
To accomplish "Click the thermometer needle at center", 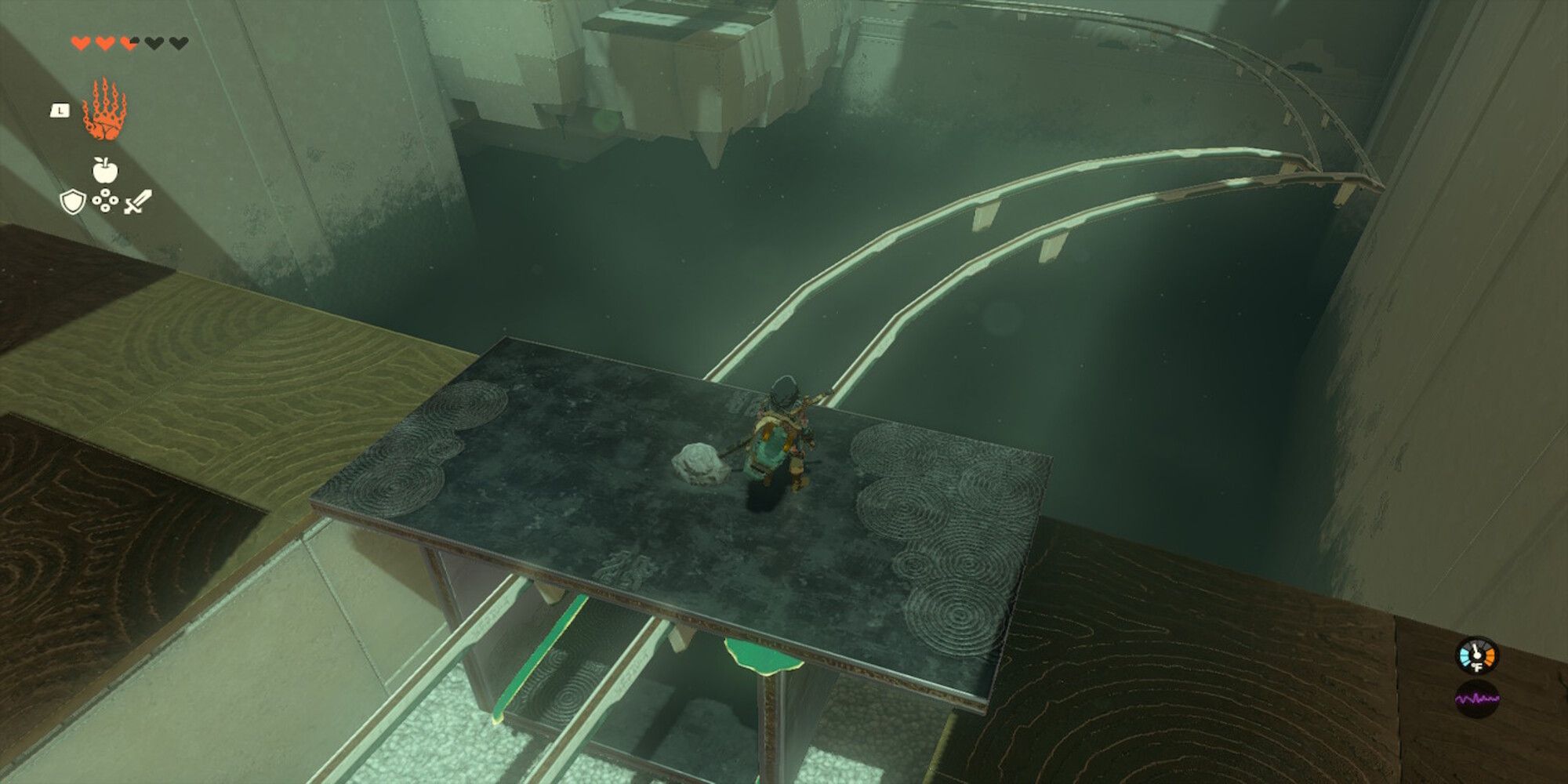I will (x=1476, y=653).
